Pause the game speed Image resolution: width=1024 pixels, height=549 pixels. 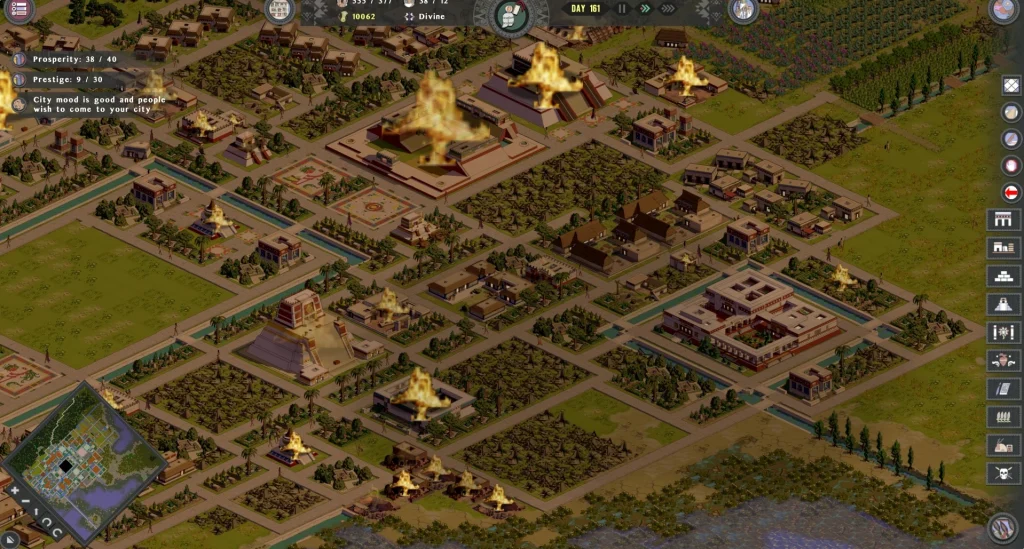(x=623, y=9)
